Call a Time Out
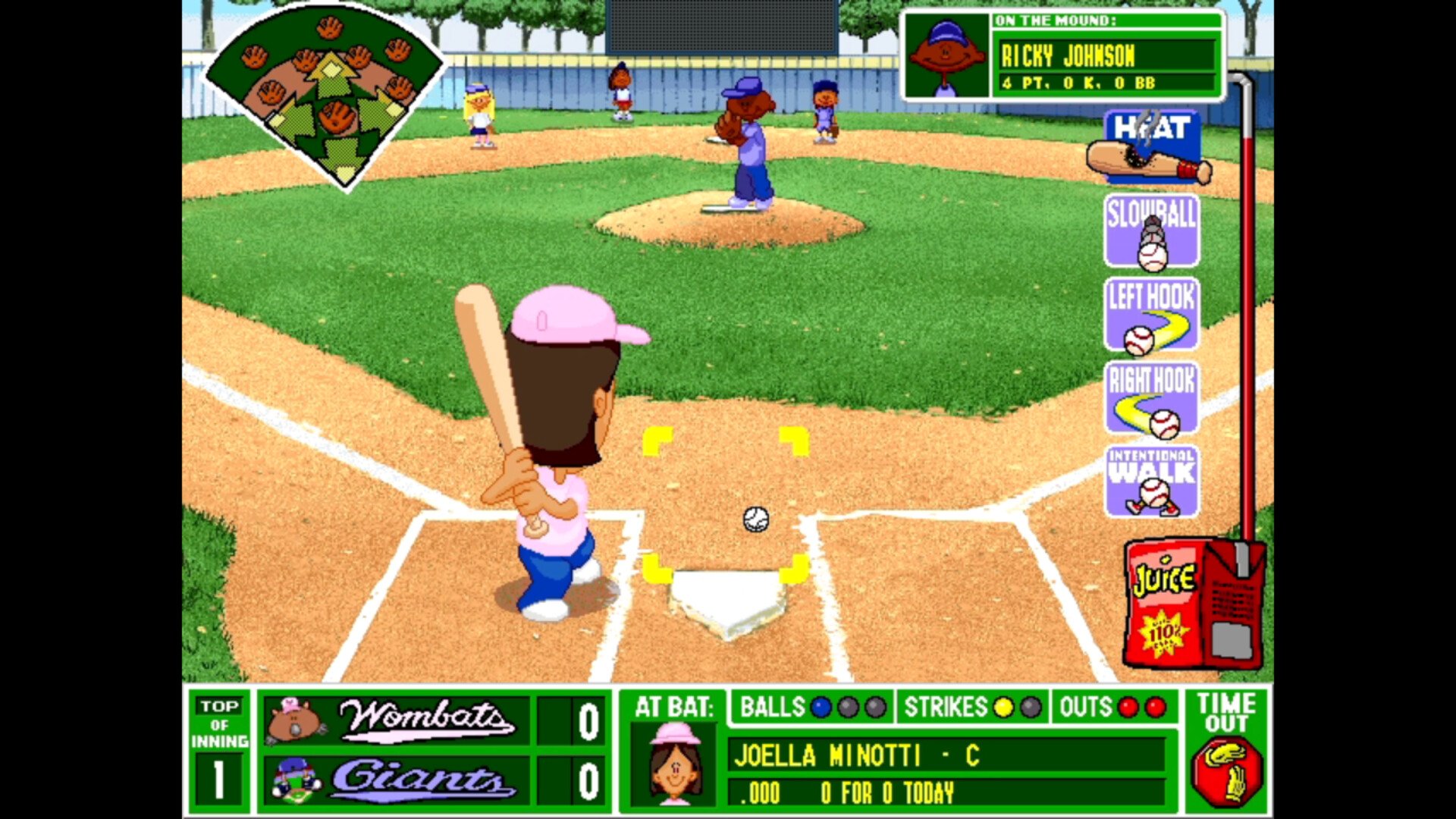This screenshot has width=1456, height=819. click(1226, 751)
